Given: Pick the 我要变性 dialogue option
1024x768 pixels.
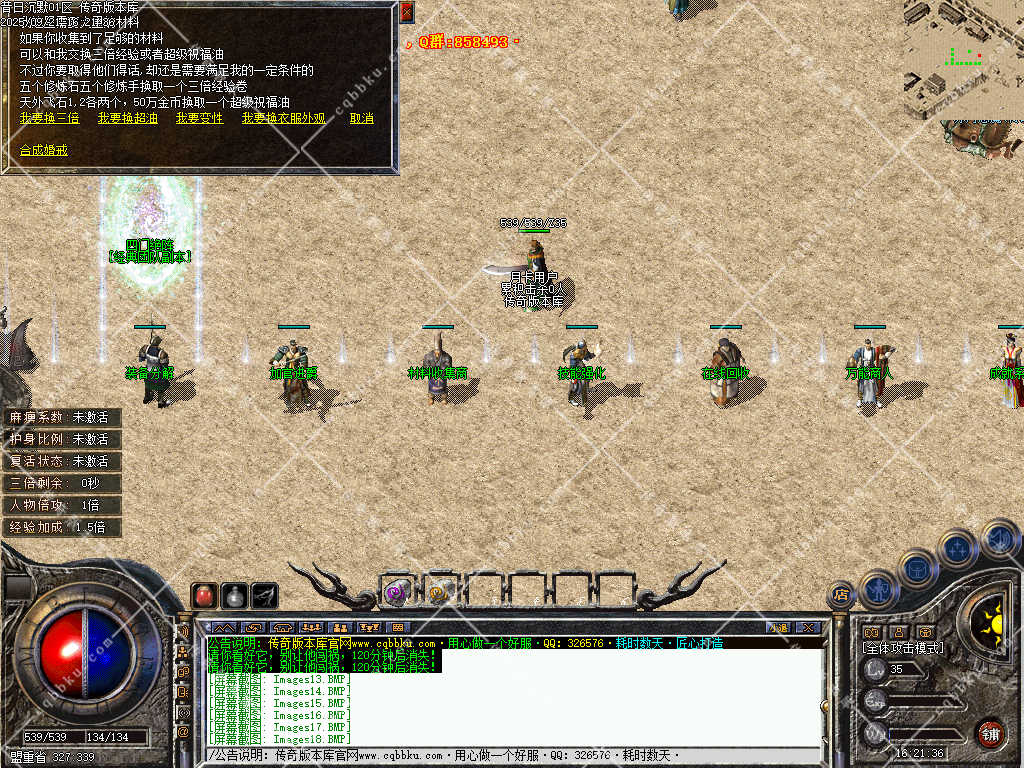Looking at the screenshot, I should click(x=199, y=118).
